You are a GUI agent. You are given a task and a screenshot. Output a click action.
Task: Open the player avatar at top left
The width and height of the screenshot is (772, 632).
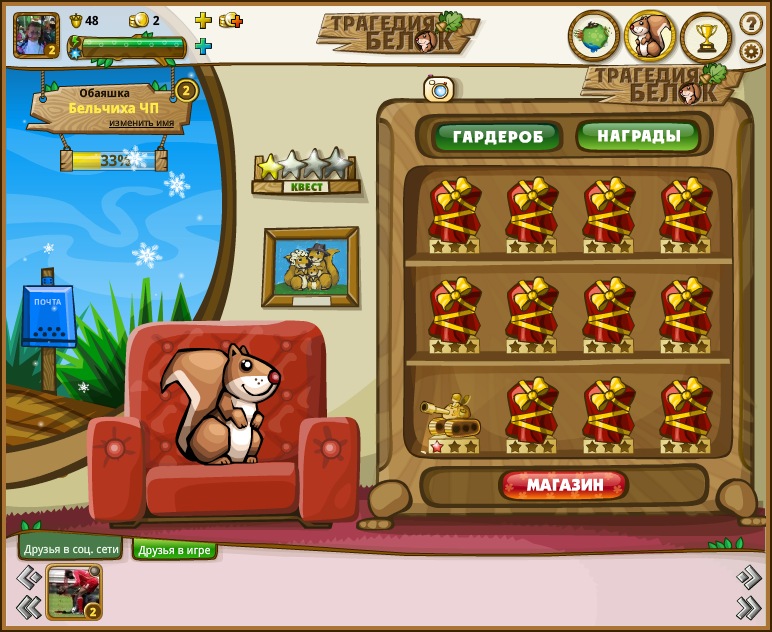pos(36,35)
